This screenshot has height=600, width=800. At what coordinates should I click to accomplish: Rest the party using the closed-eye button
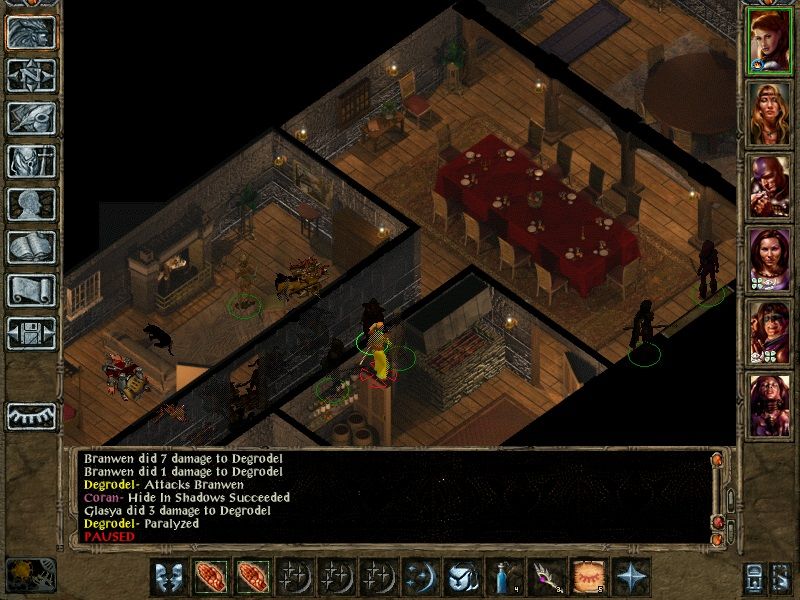click(31, 415)
